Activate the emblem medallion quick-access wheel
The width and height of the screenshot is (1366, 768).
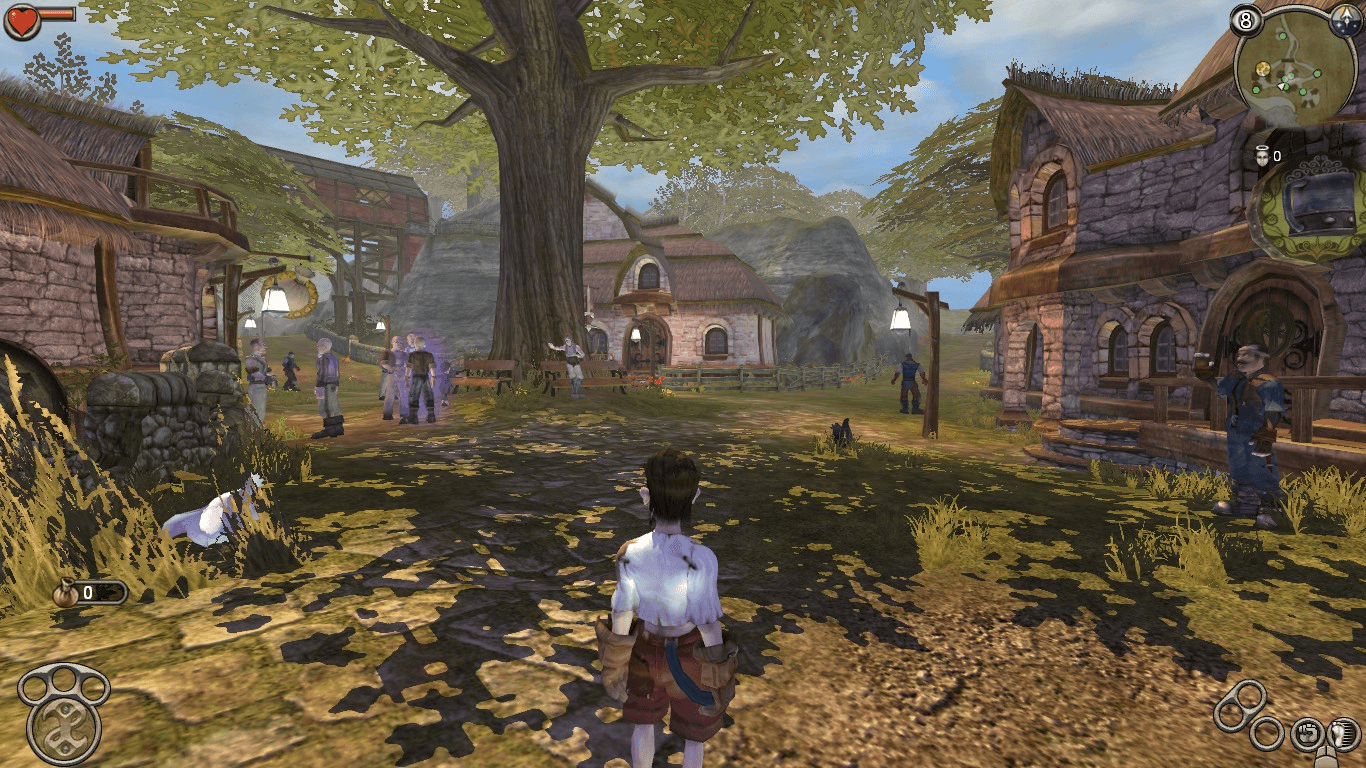(64, 729)
